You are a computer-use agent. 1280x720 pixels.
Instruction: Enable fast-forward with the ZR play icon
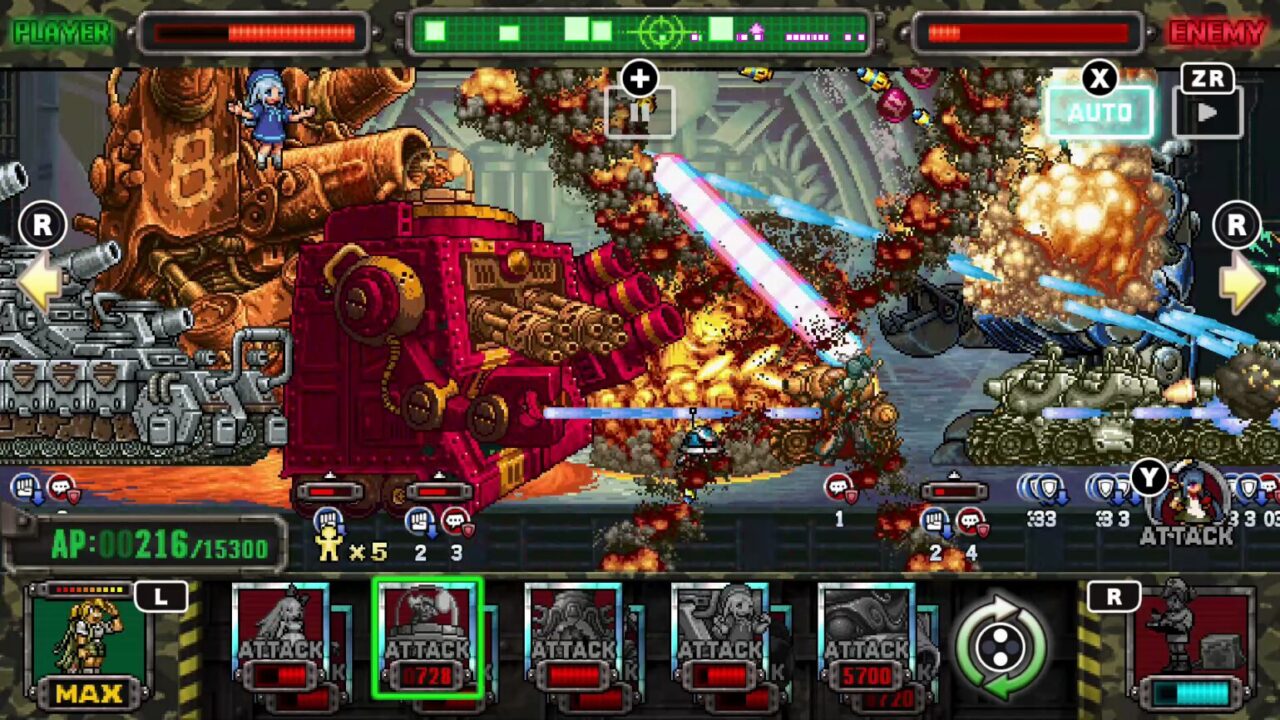tap(1208, 113)
